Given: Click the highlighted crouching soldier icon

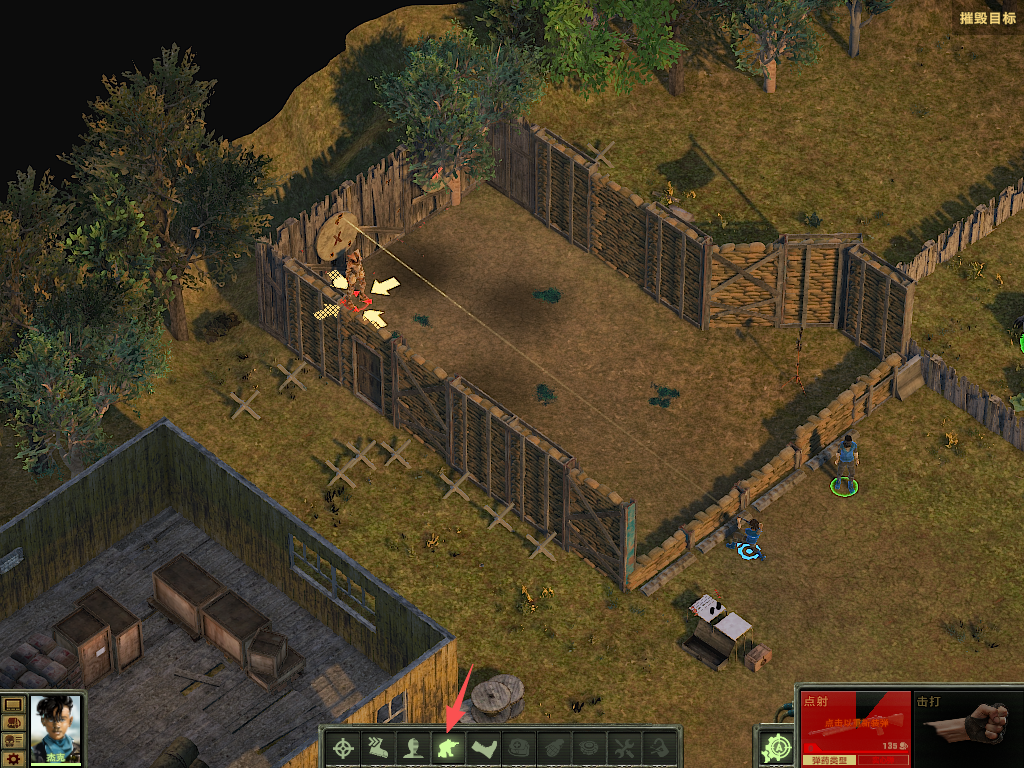Looking at the screenshot, I should click(x=448, y=747).
